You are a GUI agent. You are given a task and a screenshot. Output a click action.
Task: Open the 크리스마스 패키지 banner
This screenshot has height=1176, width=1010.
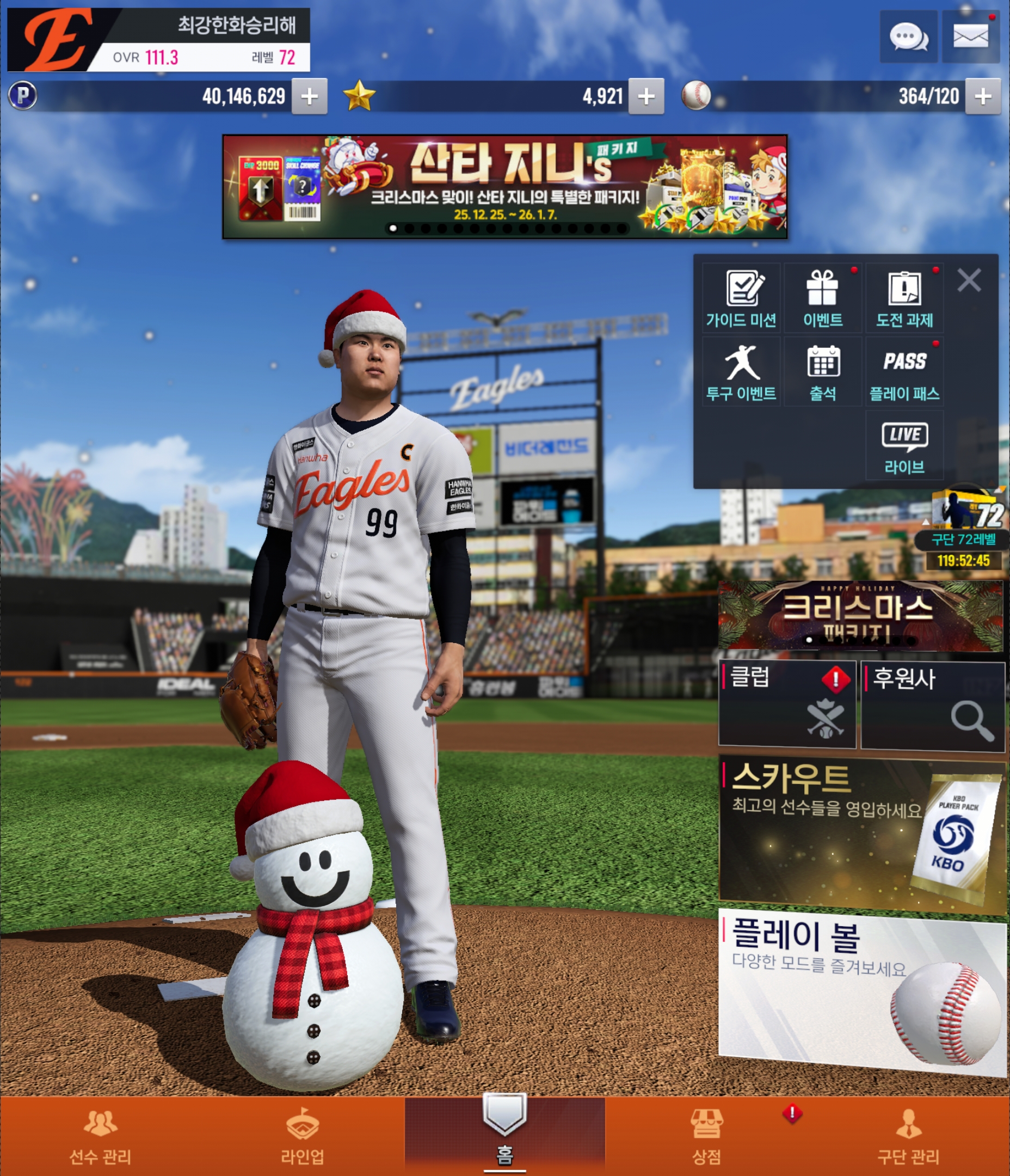pos(860,615)
